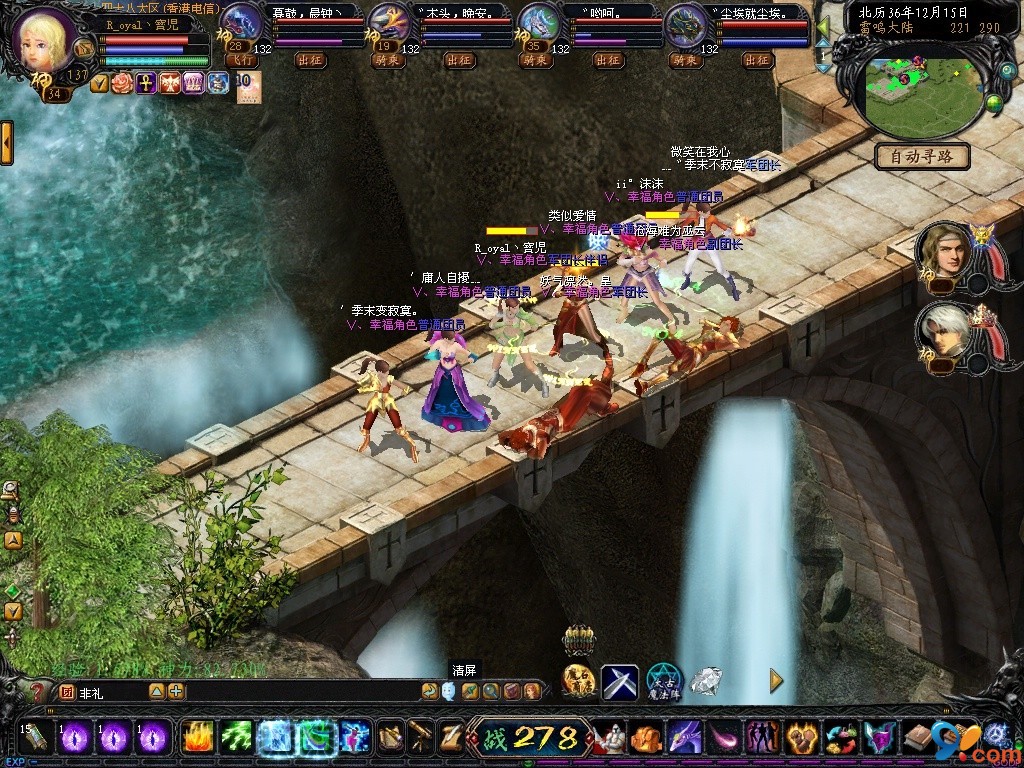Select the blond male teammate portrait
Screen dimensions: 1024x768
click(x=943, y=252)
